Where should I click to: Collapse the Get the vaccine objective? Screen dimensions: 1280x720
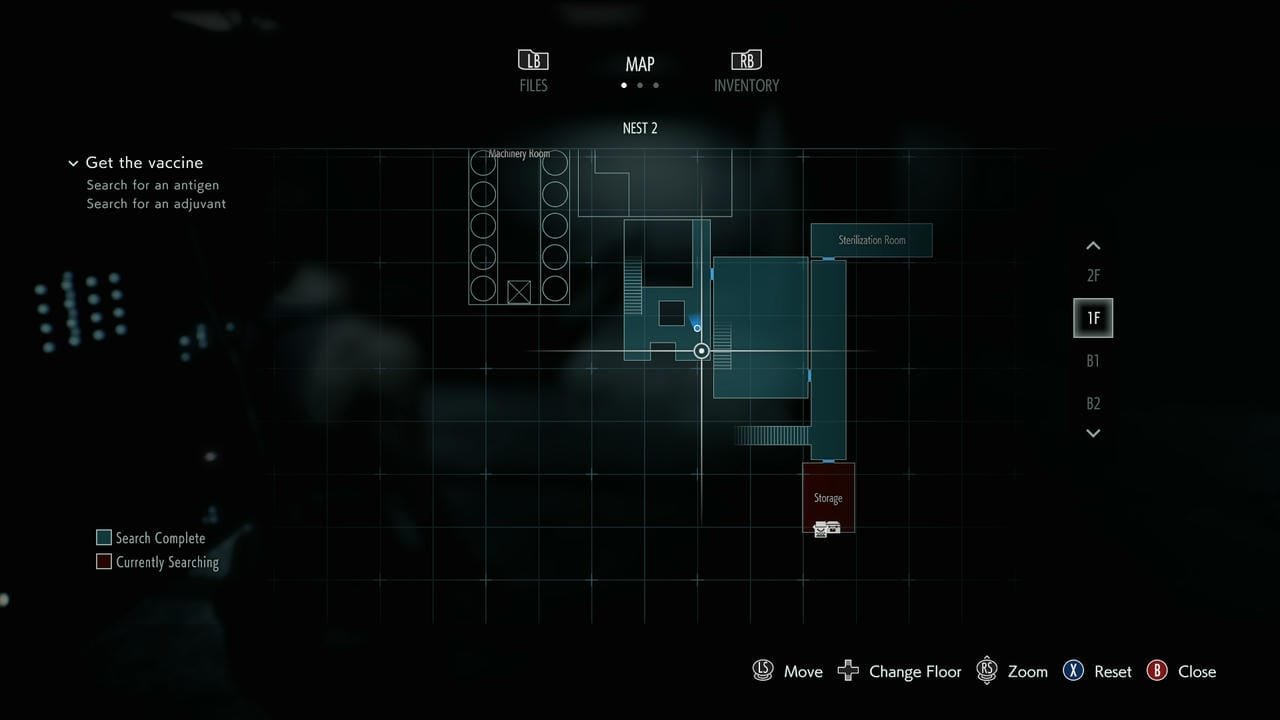pyautogui.click(x=73, y=163)
